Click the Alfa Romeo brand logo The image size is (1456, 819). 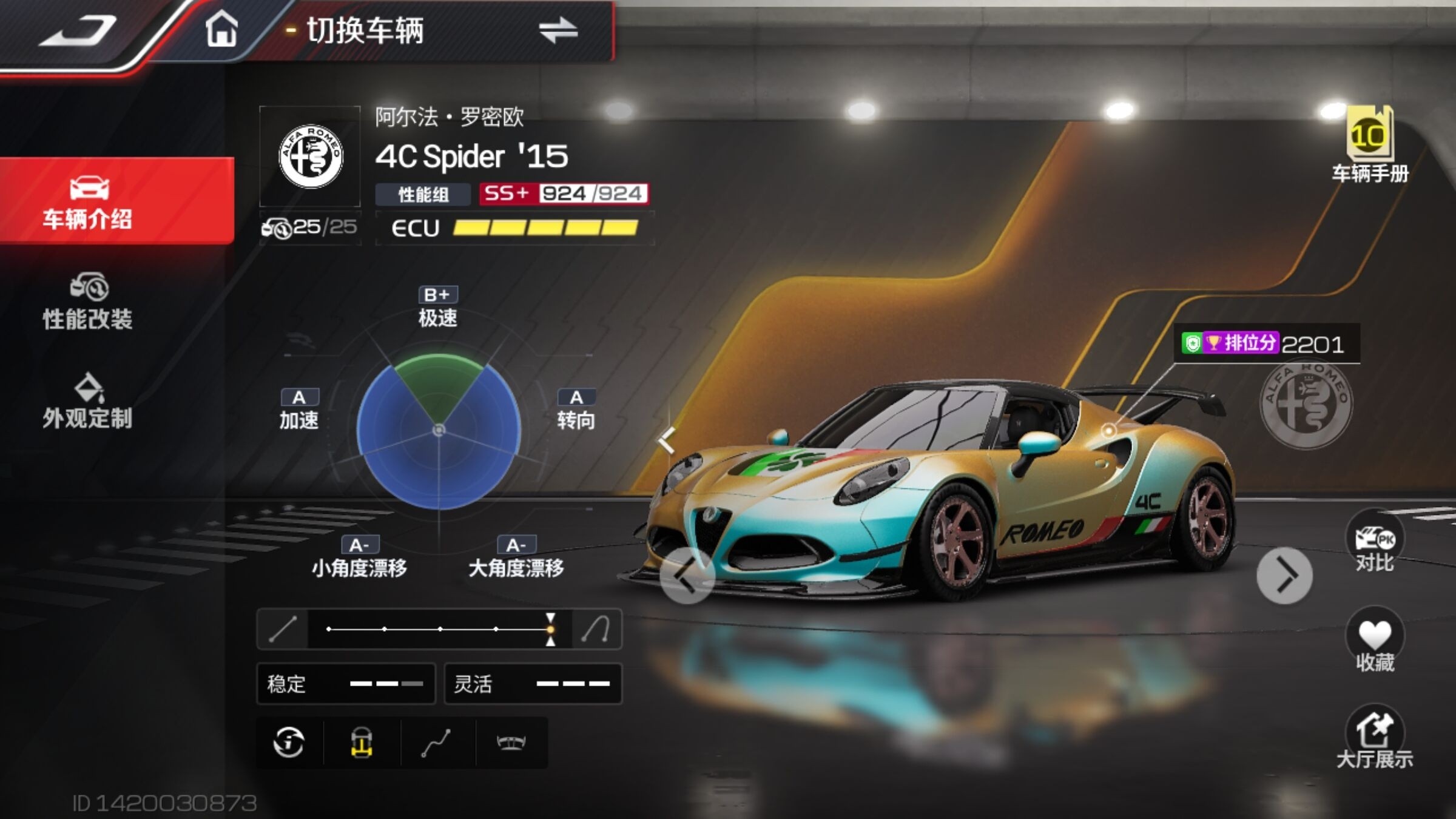(x=310, y=157)
